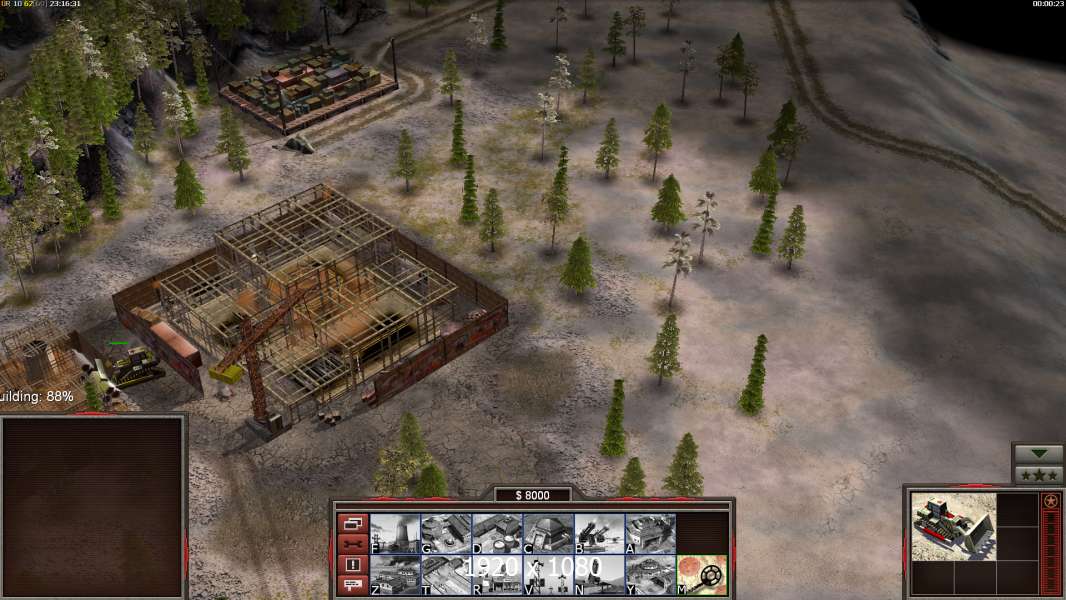Open the three-star general powers button
Screen dimensions: 1066x600
coord(1038,474)
